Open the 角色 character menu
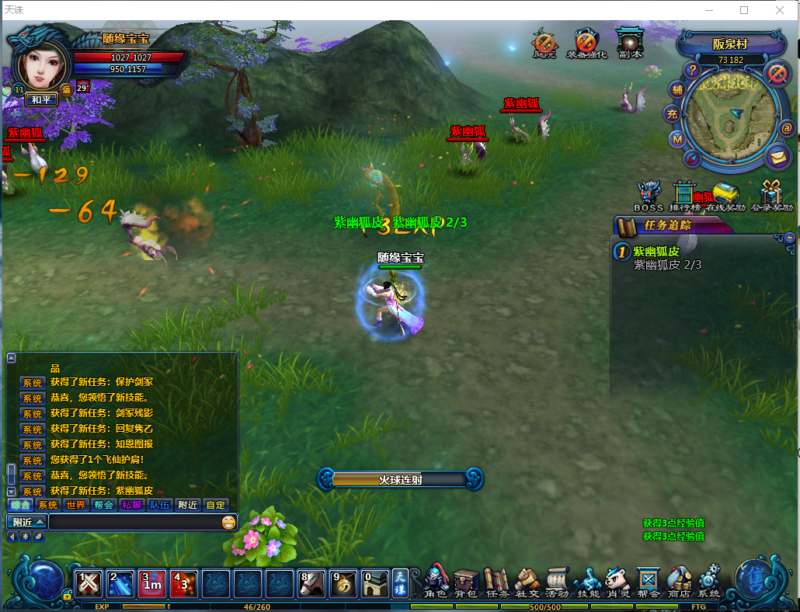The width and height of the screenshot is (800, 612). coord(435,580)
